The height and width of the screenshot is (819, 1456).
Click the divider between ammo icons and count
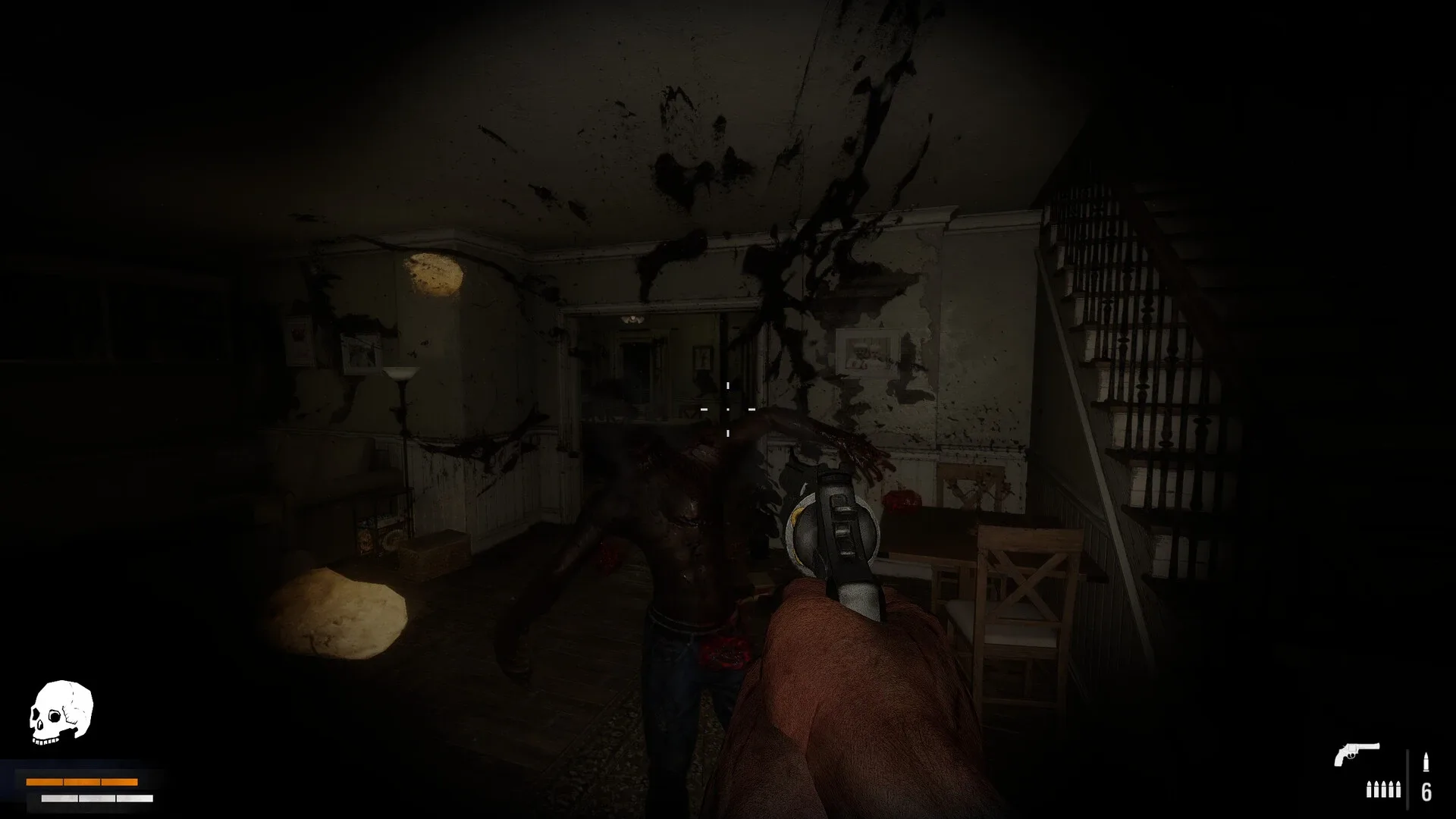tap(1407, 781)
